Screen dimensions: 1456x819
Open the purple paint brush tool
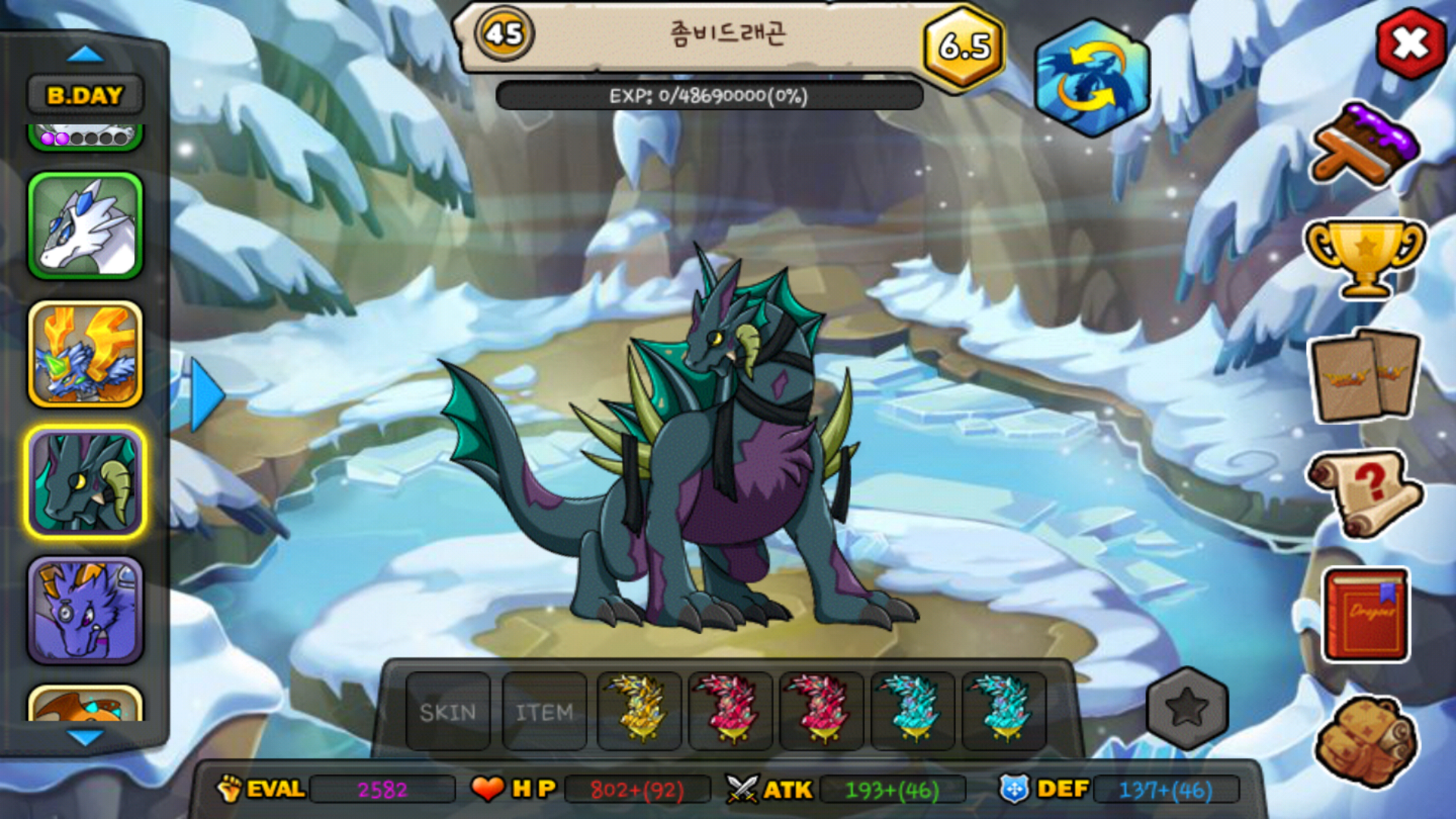tap(1365, 144)
